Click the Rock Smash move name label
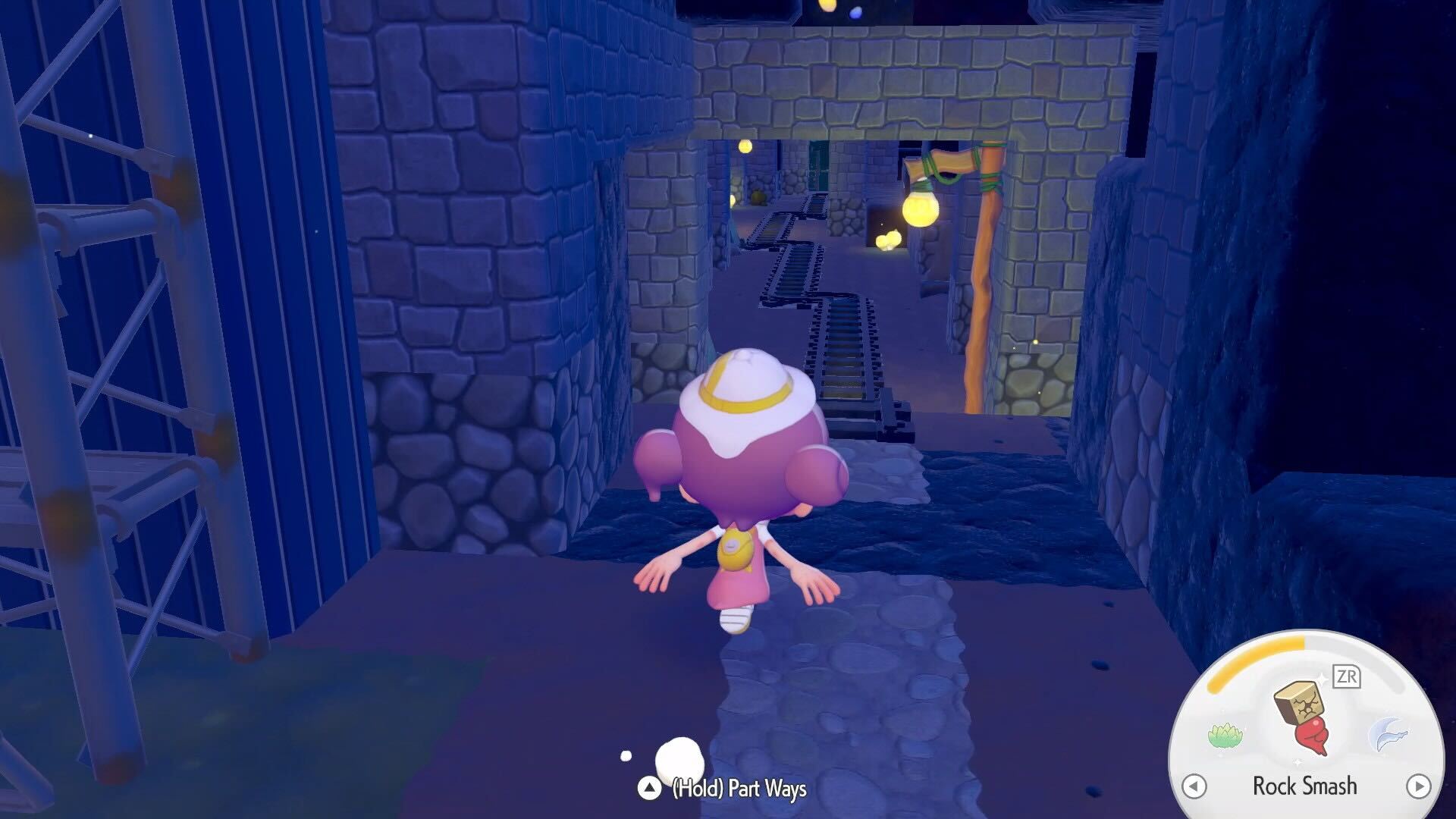This screenshot has height=819, width=1456. [1305, 786]
